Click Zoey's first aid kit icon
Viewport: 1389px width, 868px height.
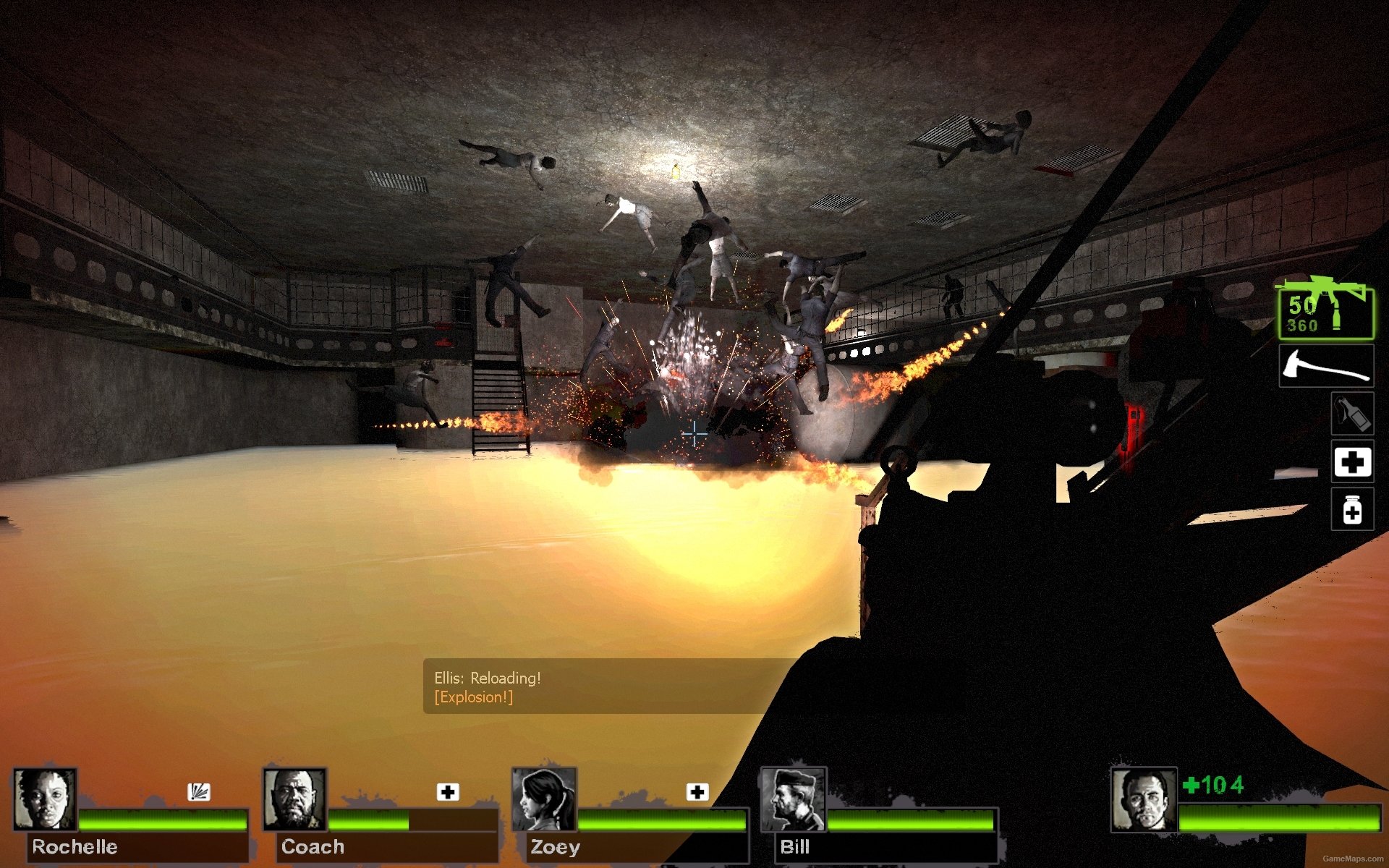[x=697, y=792]
